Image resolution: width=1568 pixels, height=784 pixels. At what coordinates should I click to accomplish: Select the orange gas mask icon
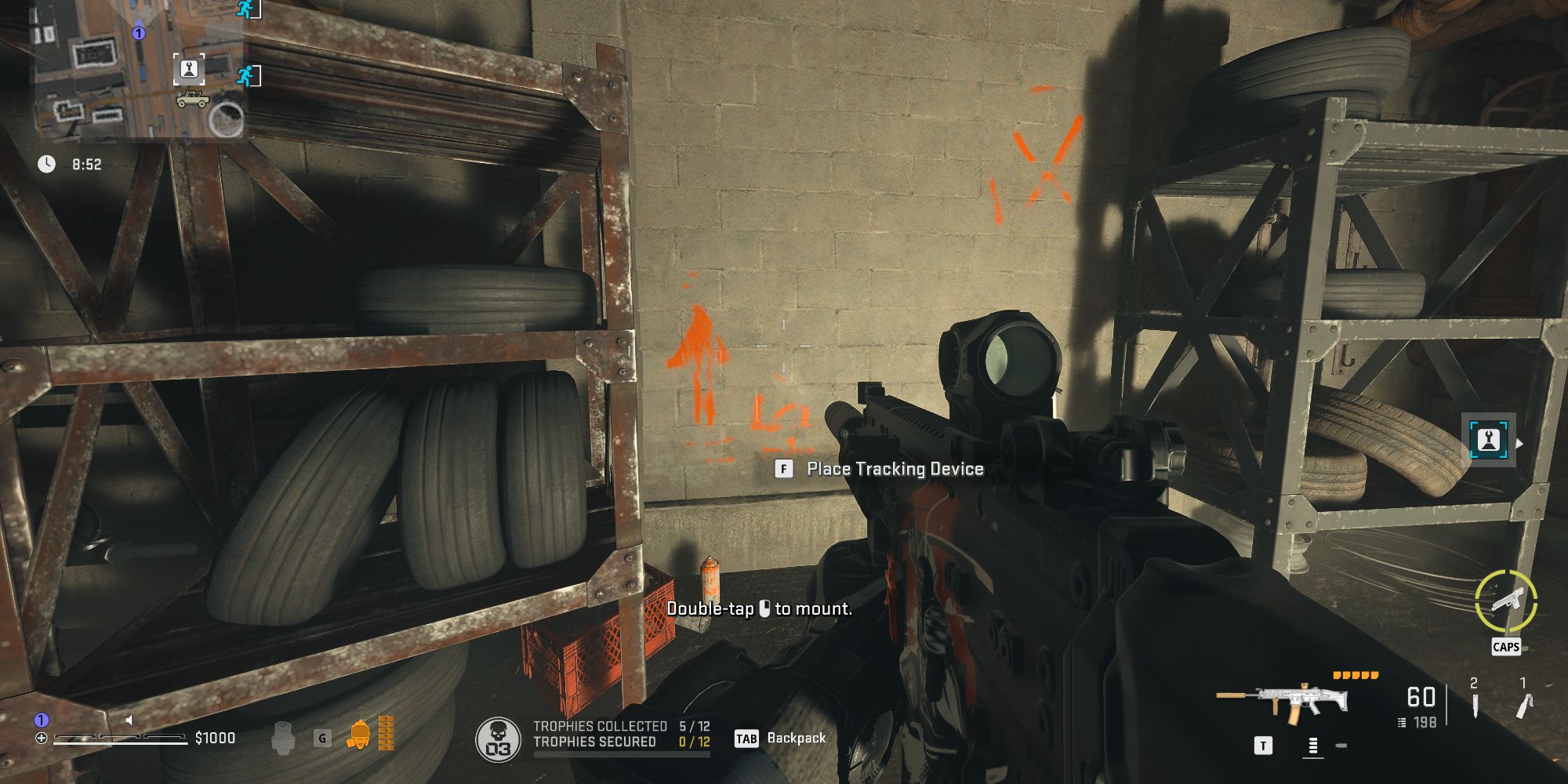[x=359, y=735]
